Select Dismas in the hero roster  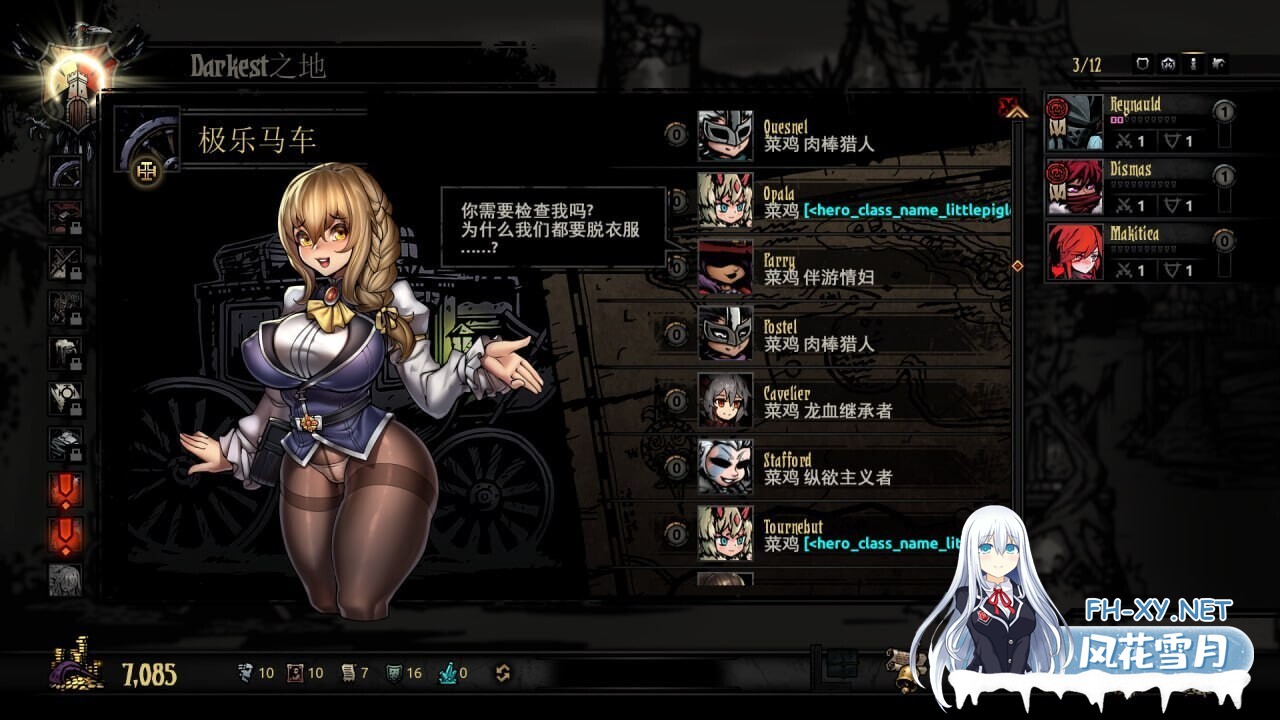[1130, 187]
